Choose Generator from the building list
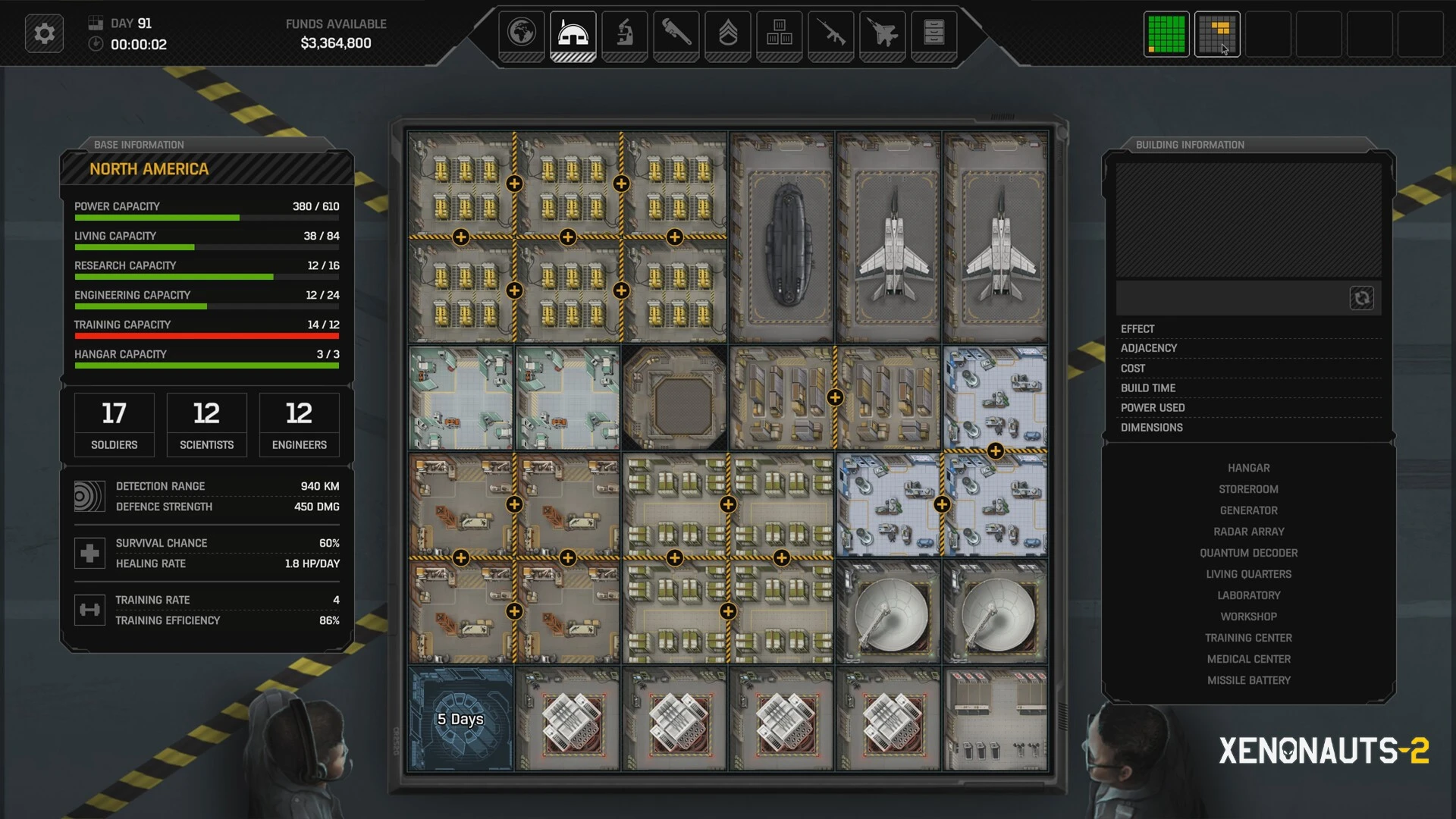The height and width of the screenshot is (819, 1456). click(1248, 511)
